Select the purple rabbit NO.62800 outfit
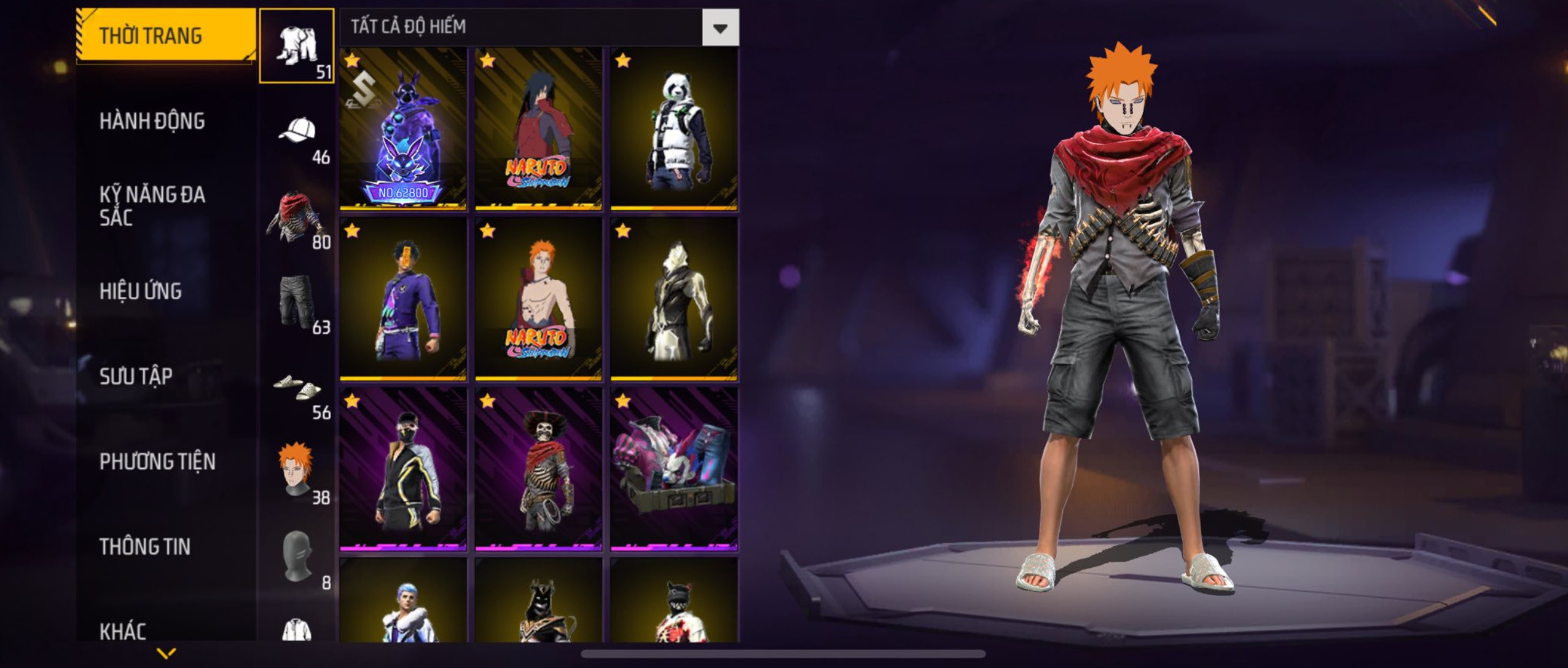 pos(403,129)
